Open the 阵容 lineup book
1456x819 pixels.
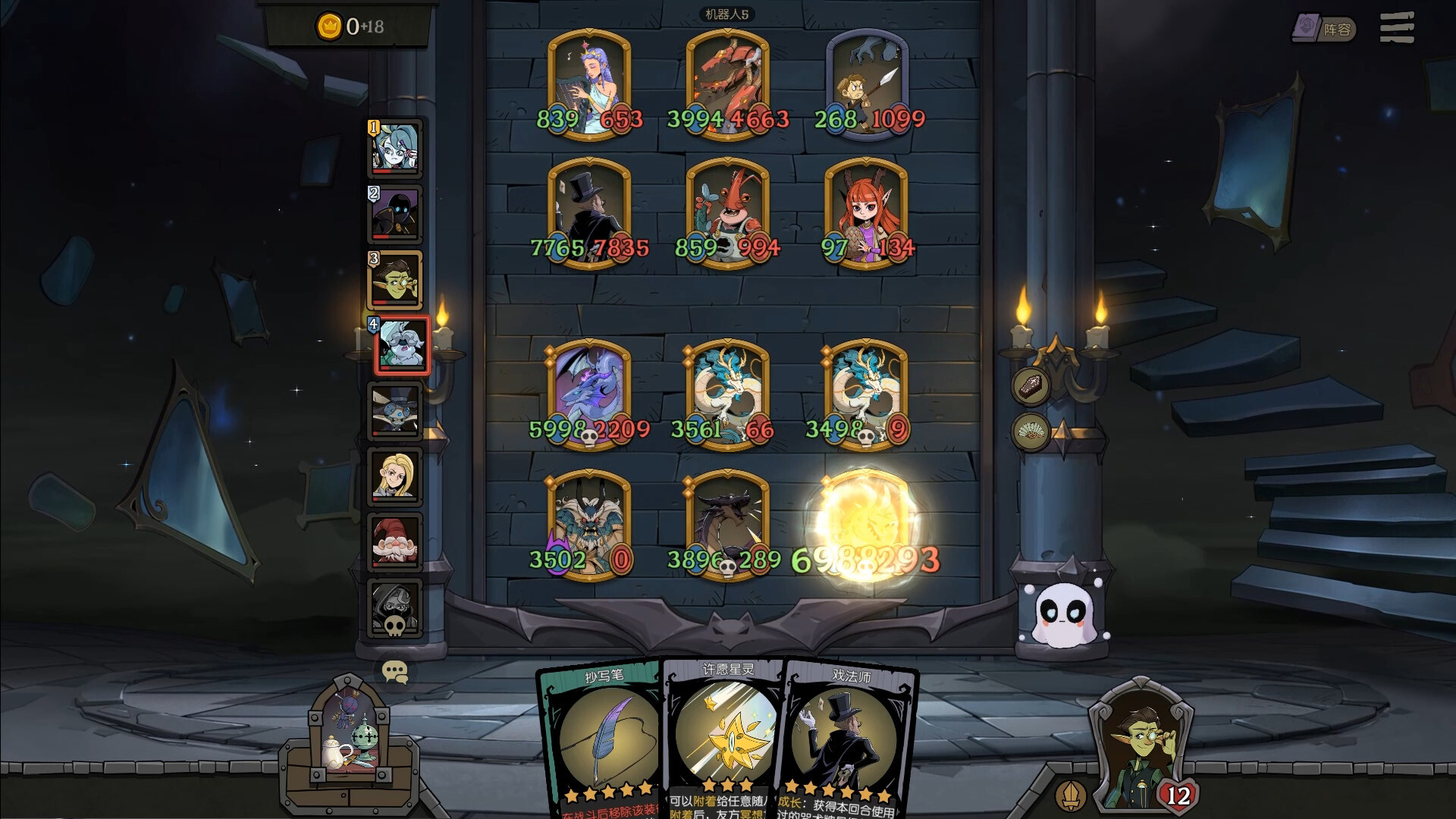(x=1323, y=29)
